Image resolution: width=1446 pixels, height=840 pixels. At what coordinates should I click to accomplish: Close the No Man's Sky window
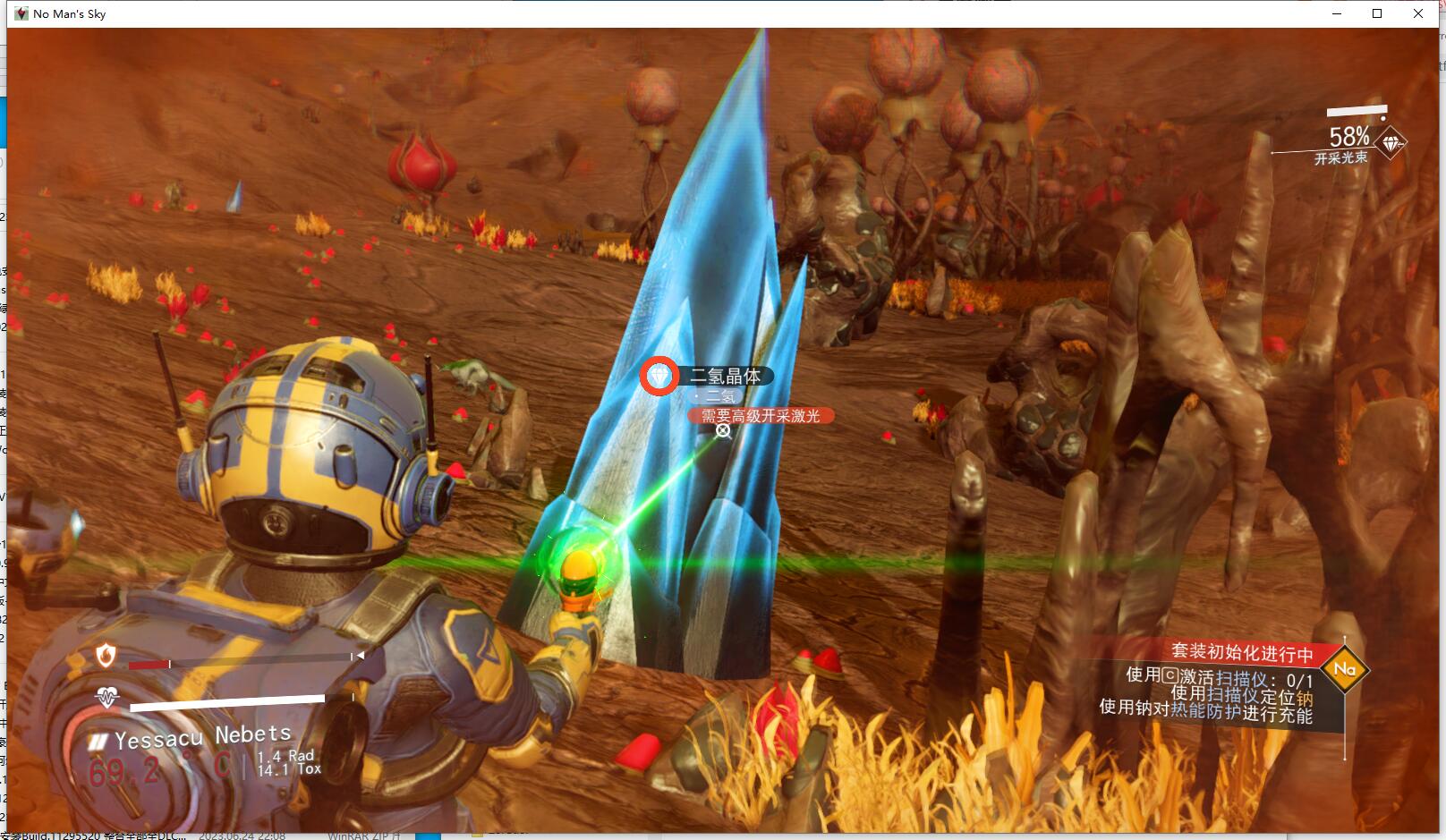(x=1418, y=13)
